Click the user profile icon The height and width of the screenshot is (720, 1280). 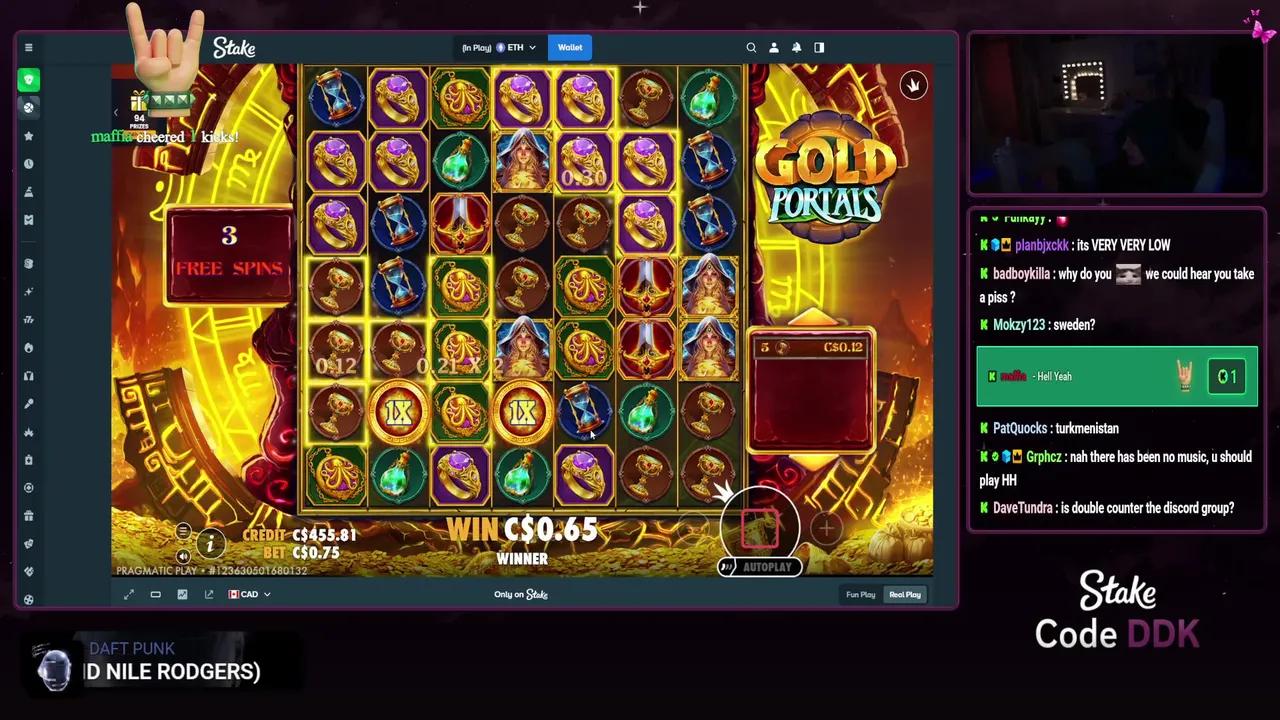coord(774,47)
